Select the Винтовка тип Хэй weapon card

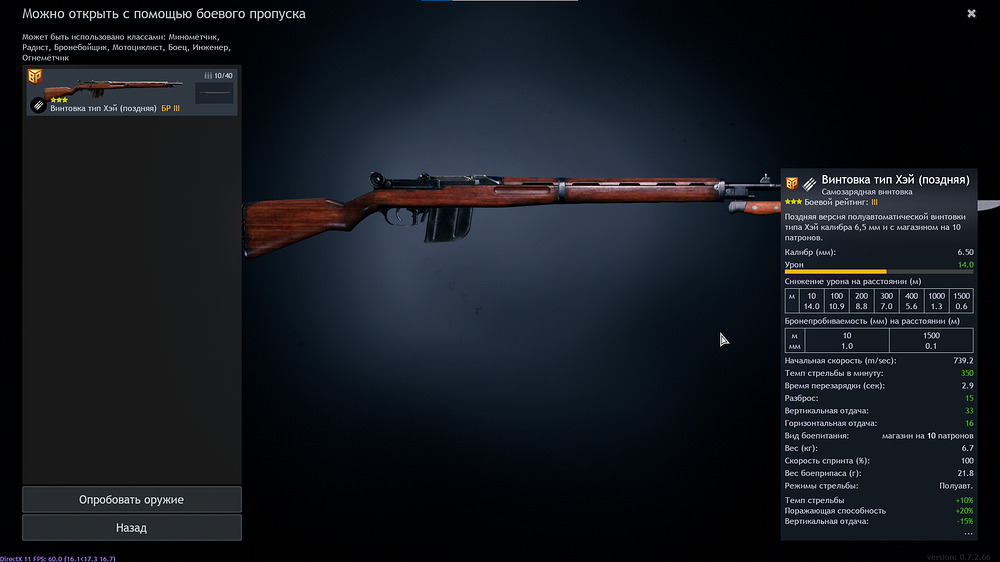click(x=132, y=91)
